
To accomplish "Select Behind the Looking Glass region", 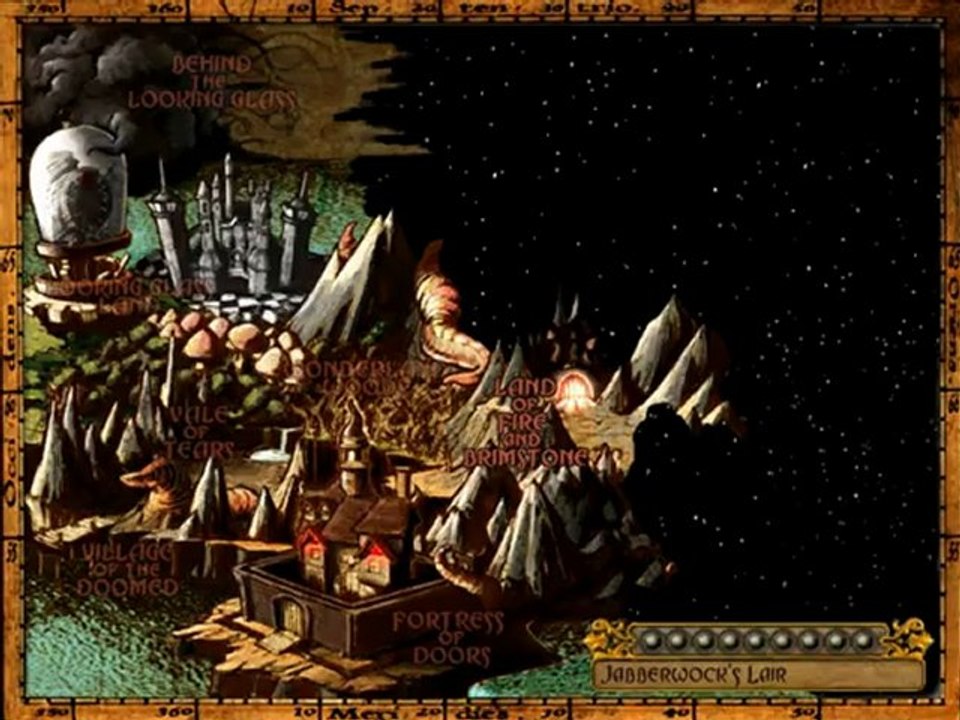I will coord(211,81).
